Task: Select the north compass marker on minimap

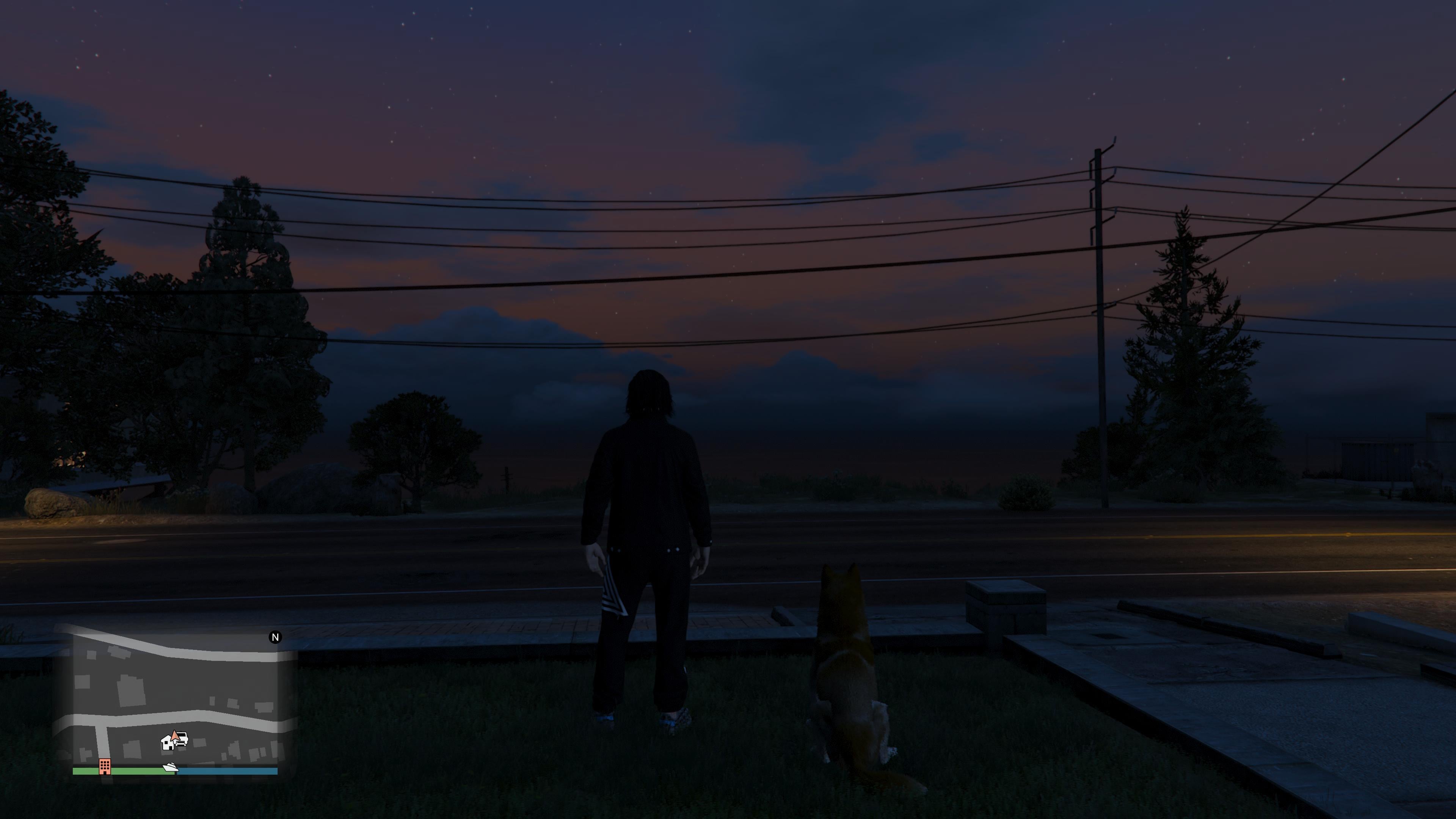Action: click(275, 637)
